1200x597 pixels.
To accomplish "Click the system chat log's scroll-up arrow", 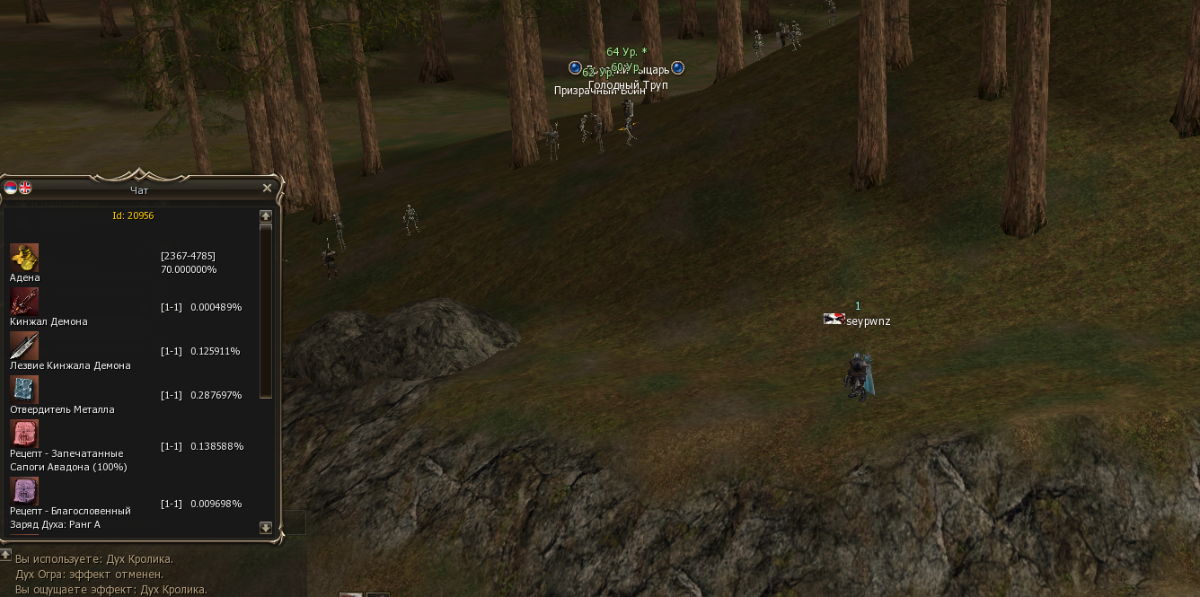I will click(6, 553).
